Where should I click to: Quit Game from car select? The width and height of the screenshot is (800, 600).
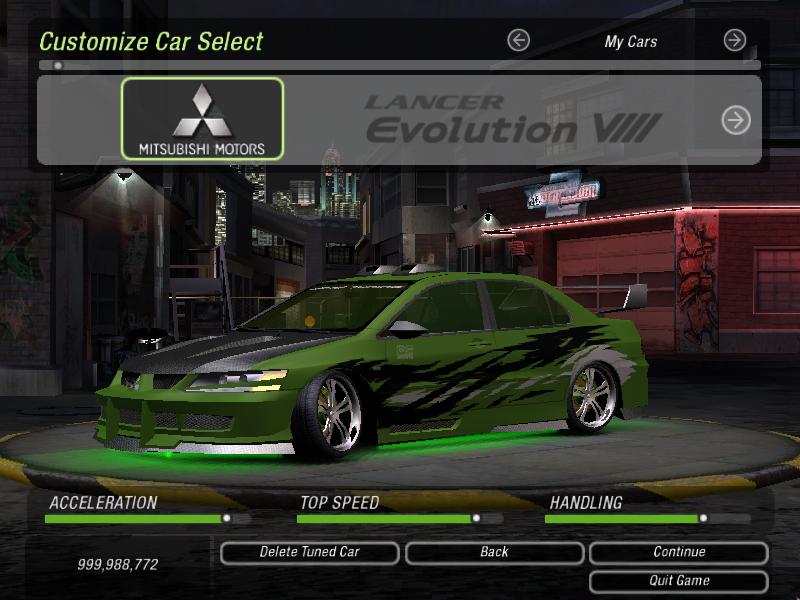679,581
